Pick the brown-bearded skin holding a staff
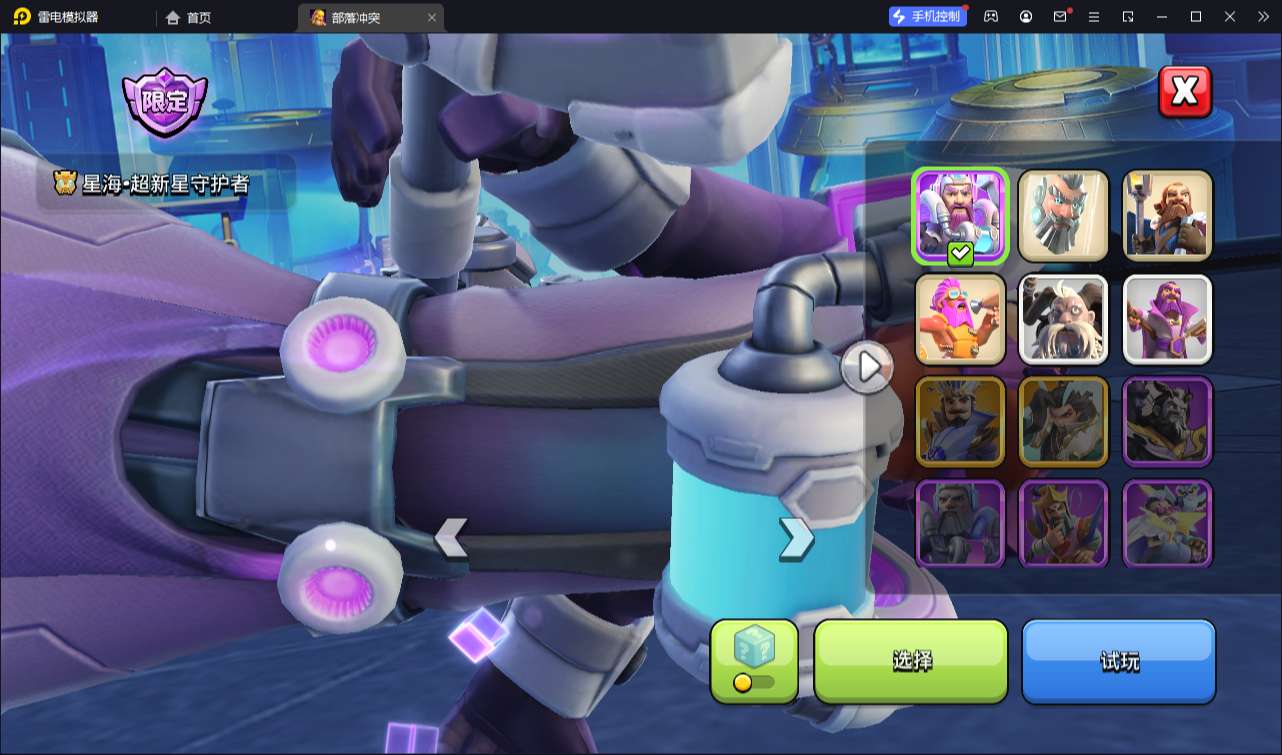 (1167, 215)
